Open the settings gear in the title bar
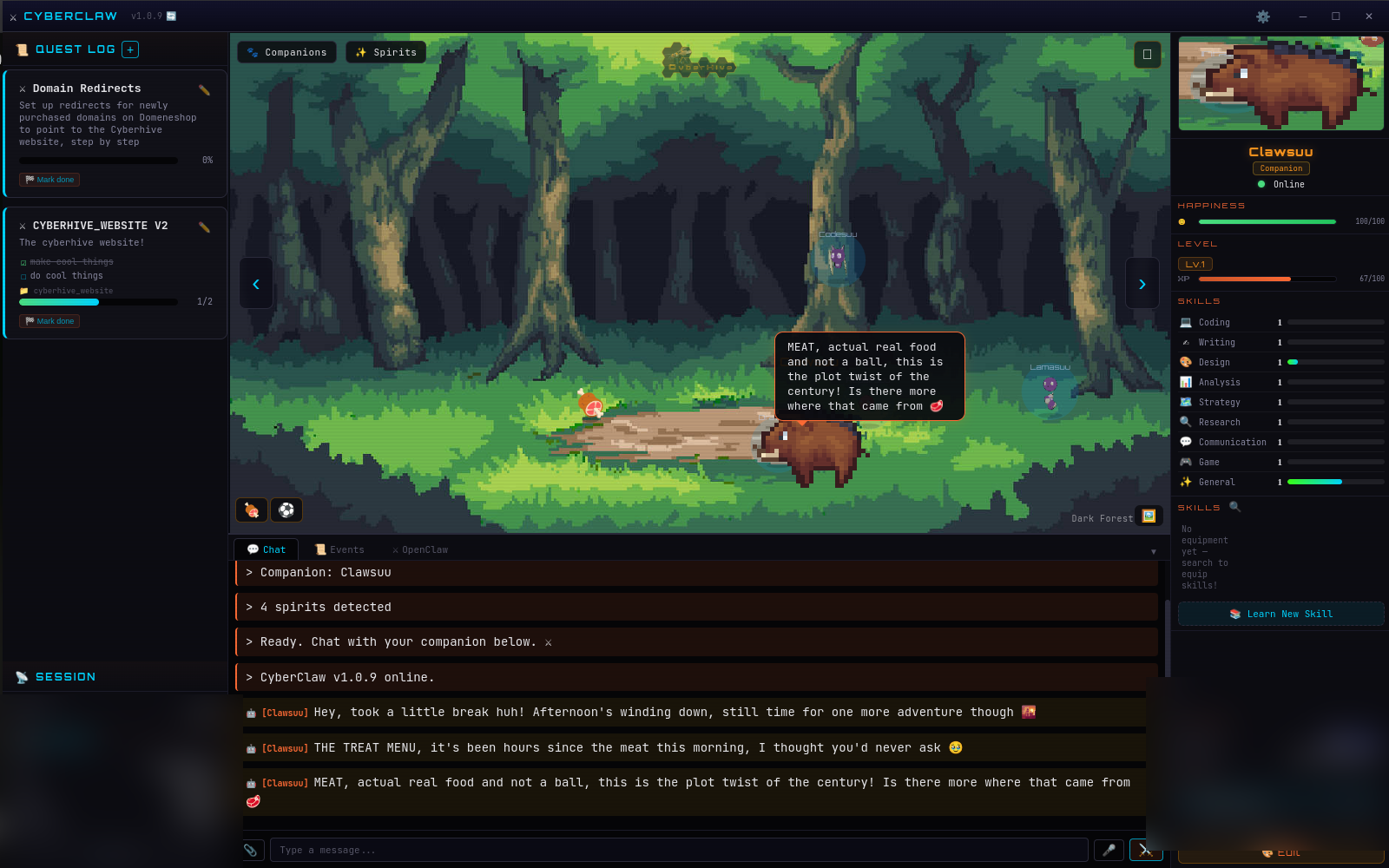This screenshot has height=868, width=1389. (x=1264, y=16)
